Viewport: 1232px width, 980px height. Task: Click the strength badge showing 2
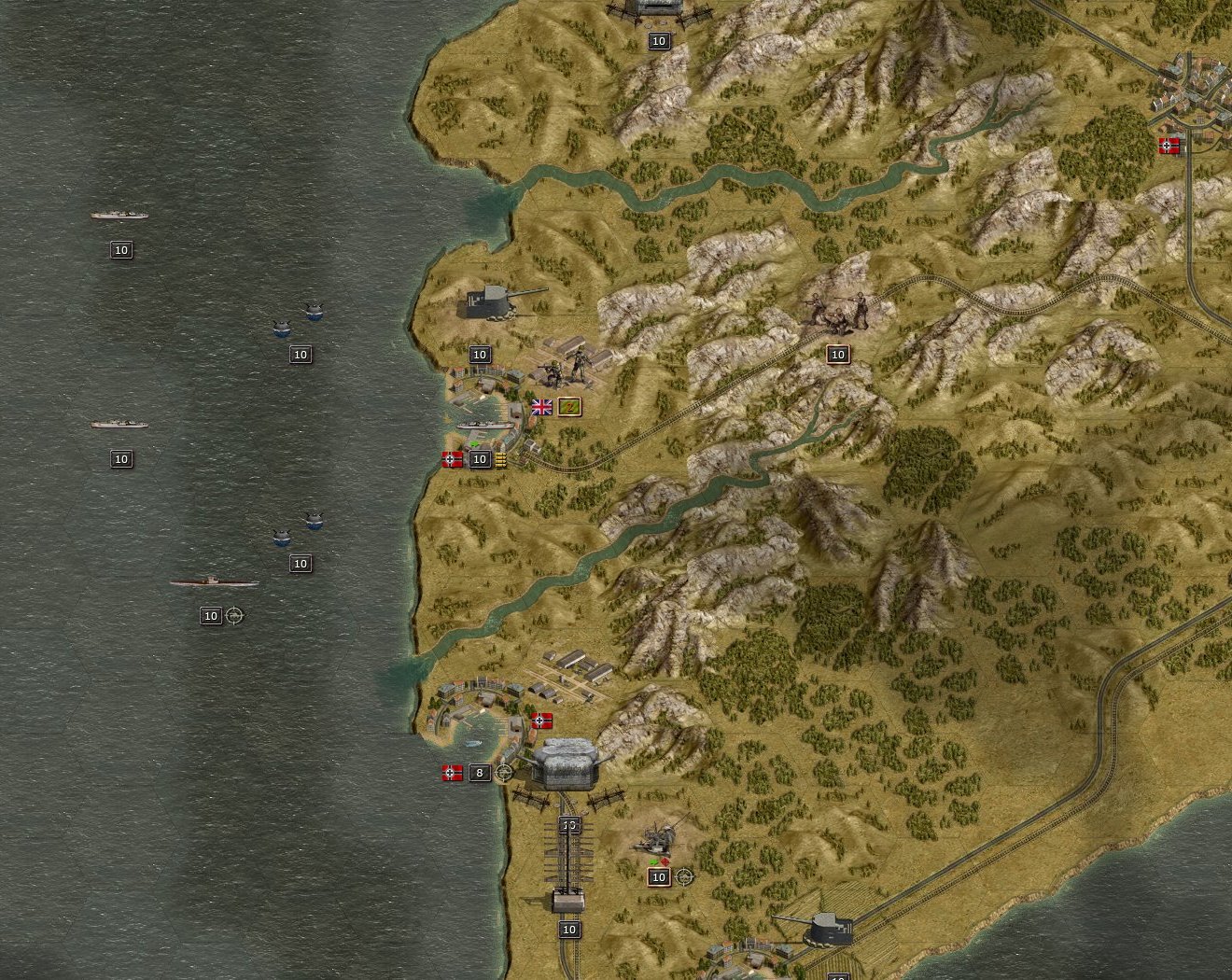tap(570, 408)
